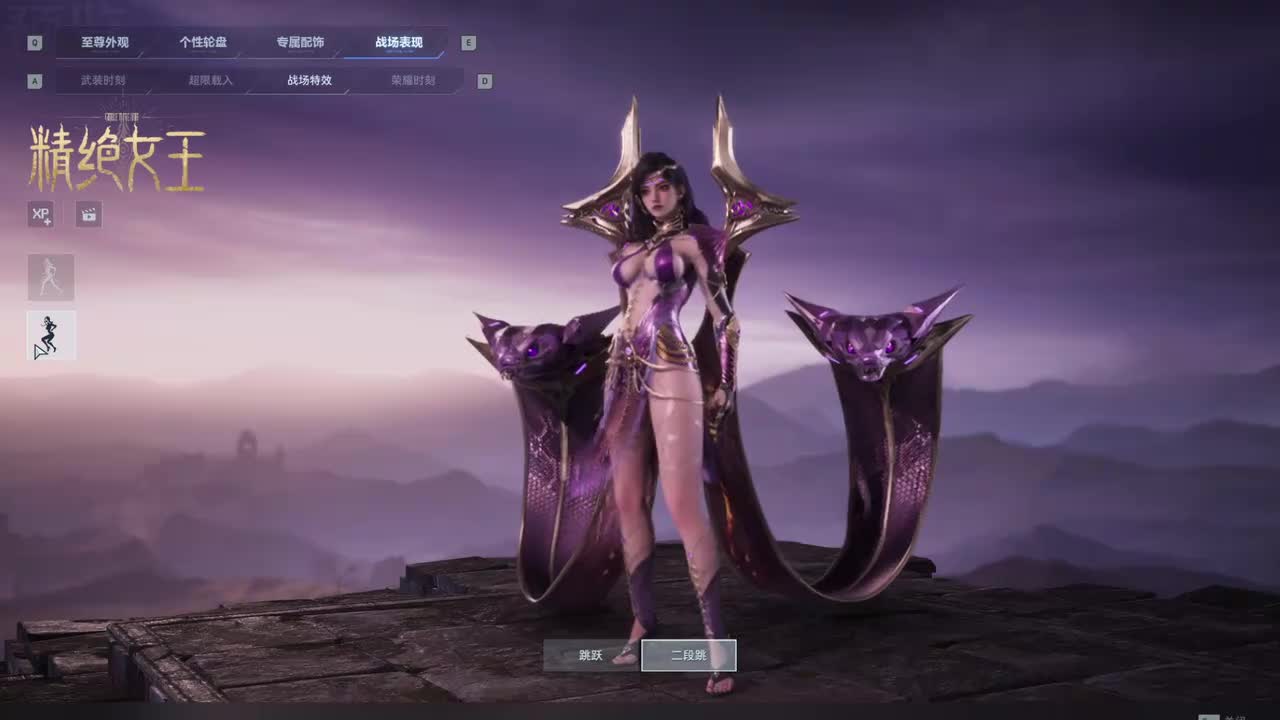Choose the dark jumping figure thumbnail

pos(51,335)
